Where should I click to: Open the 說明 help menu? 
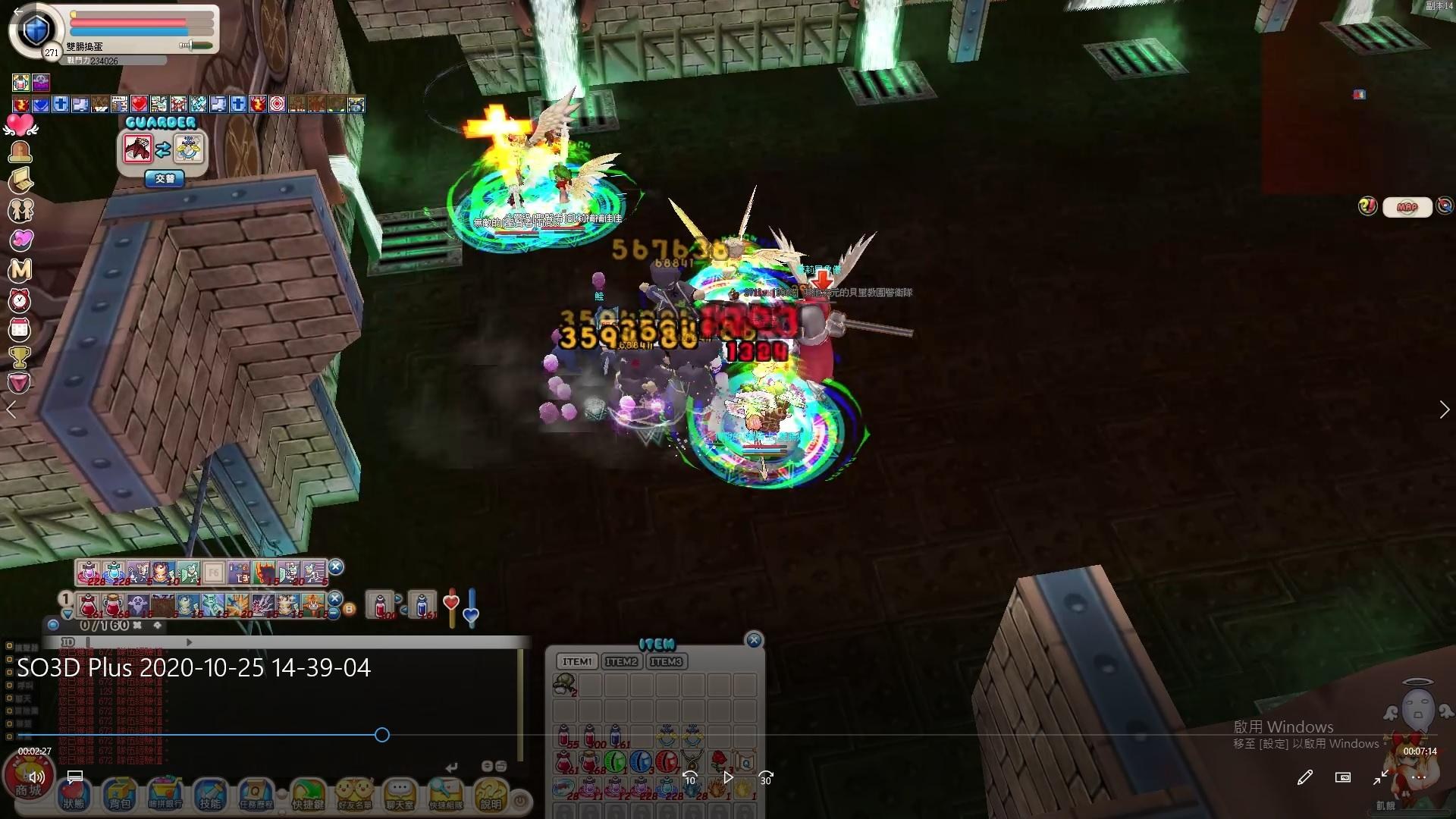point(491,795)
